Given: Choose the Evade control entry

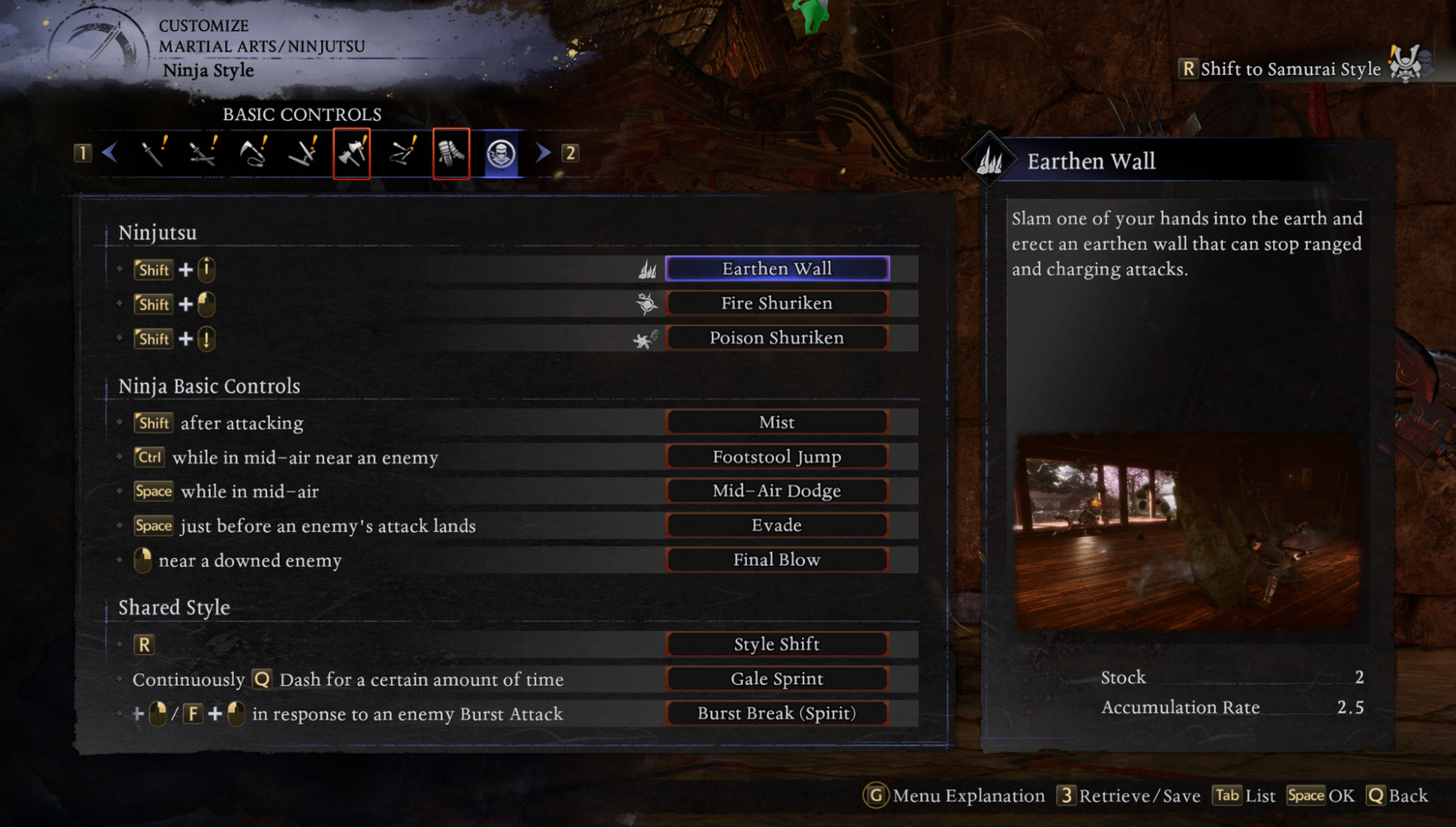Looking at the screenshot, I should (x=777, y=525).
